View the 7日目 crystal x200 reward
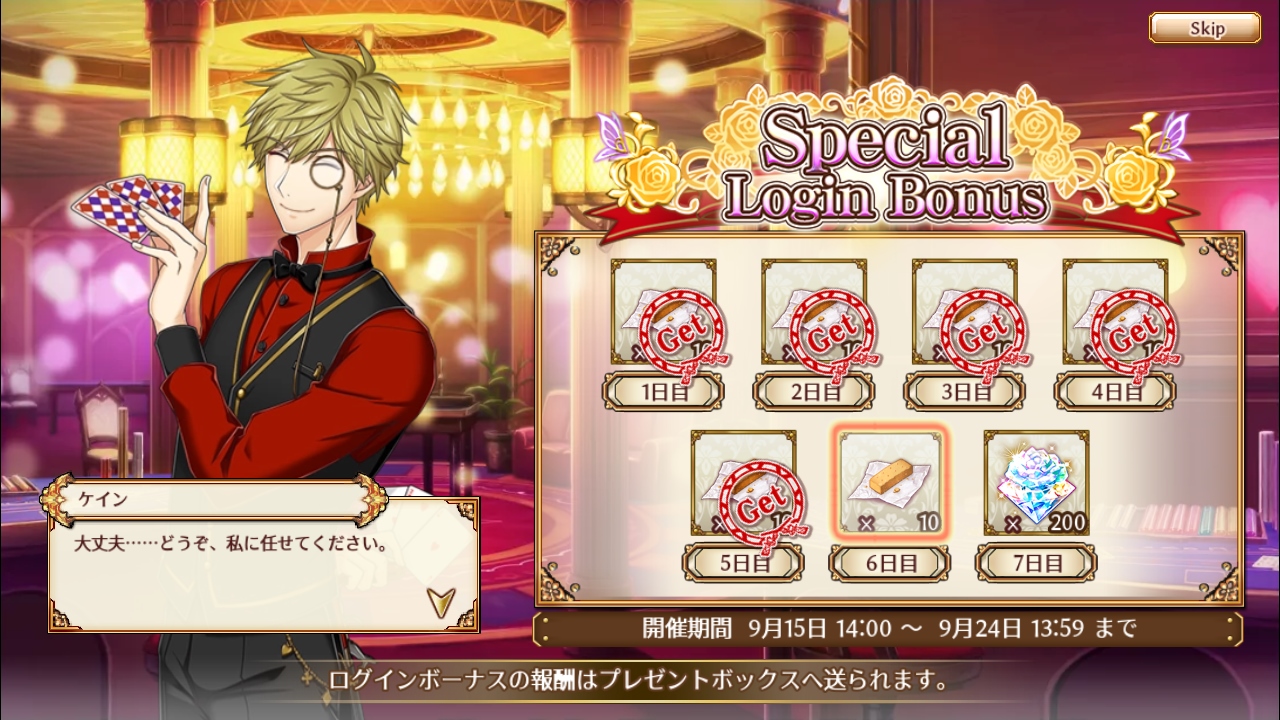1280x720 pixels. pyautogui.click(x=1037, y=483)
